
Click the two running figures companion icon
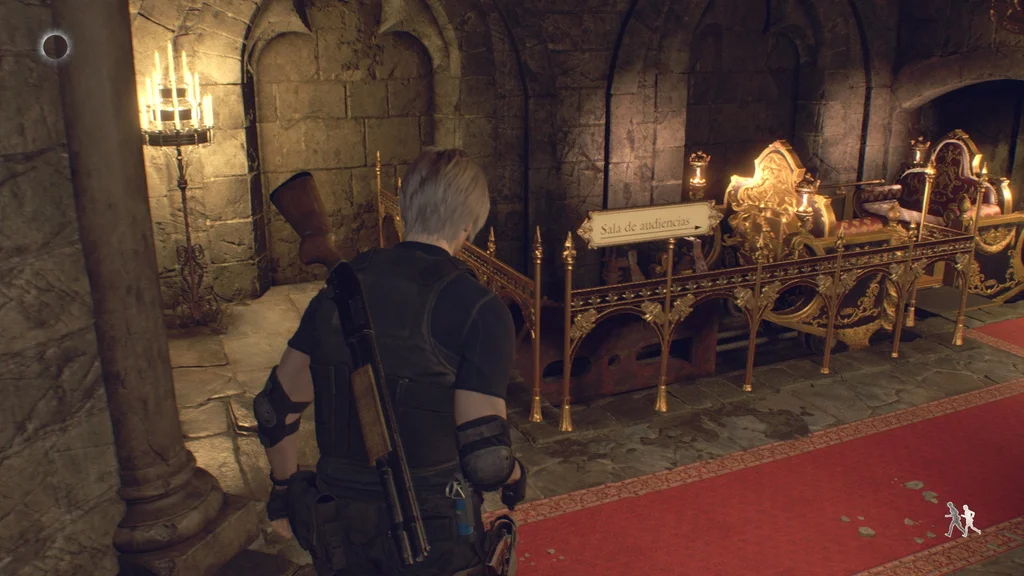click(x=962, y=519)
